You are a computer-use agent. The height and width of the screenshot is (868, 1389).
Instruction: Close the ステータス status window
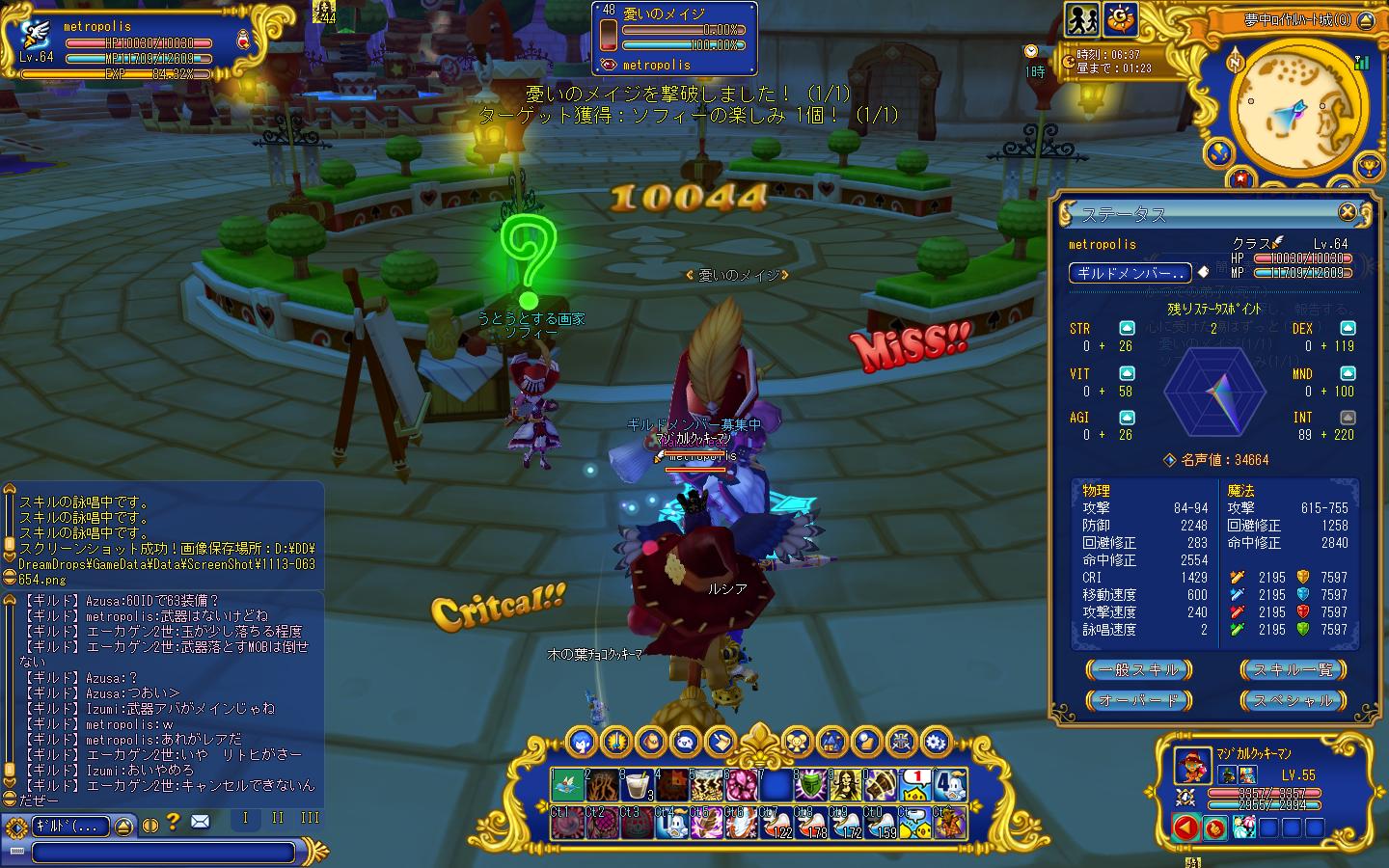click(x=1348, y=212)
